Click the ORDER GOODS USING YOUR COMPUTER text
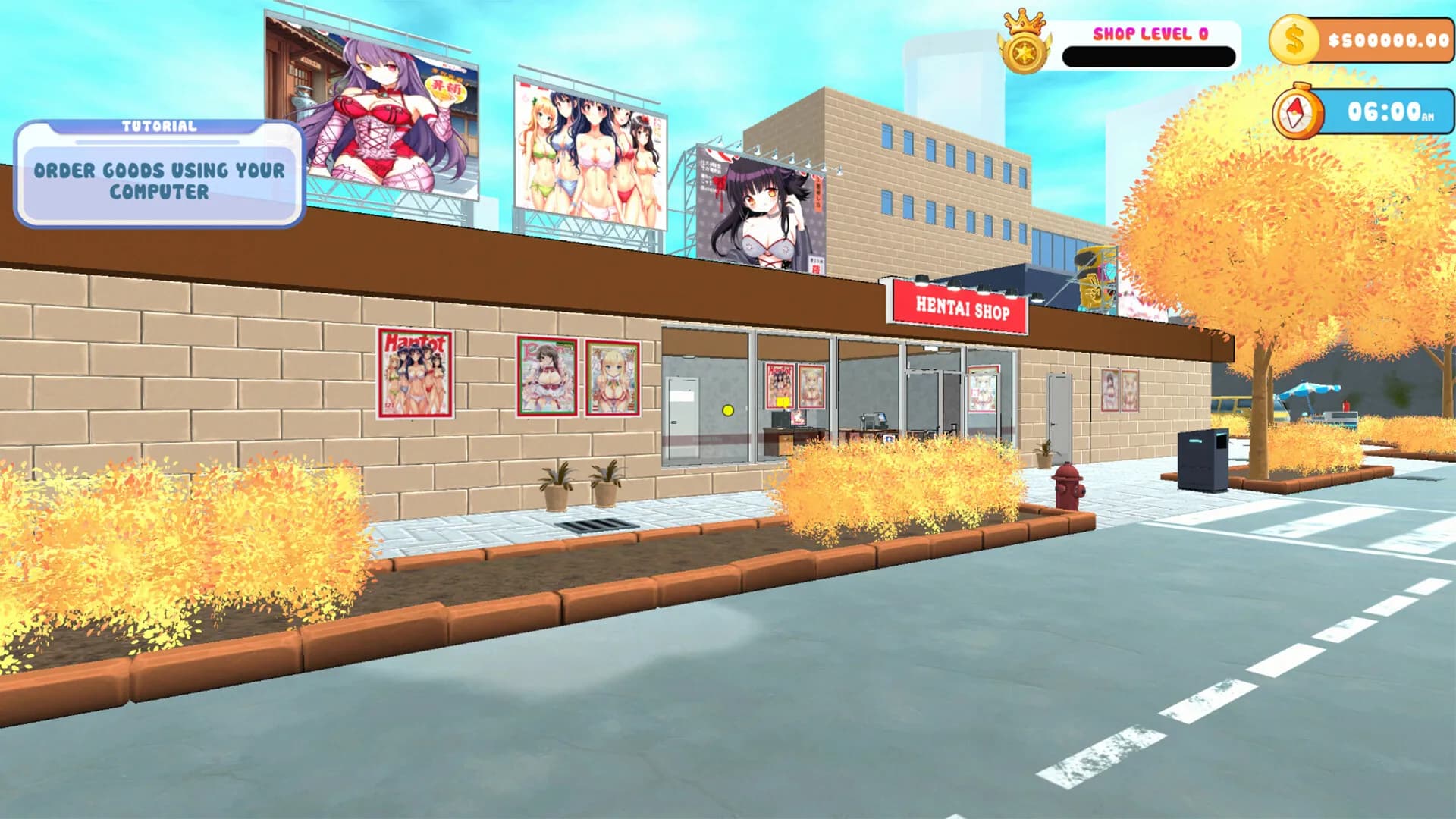 click(x=157, y=180)
